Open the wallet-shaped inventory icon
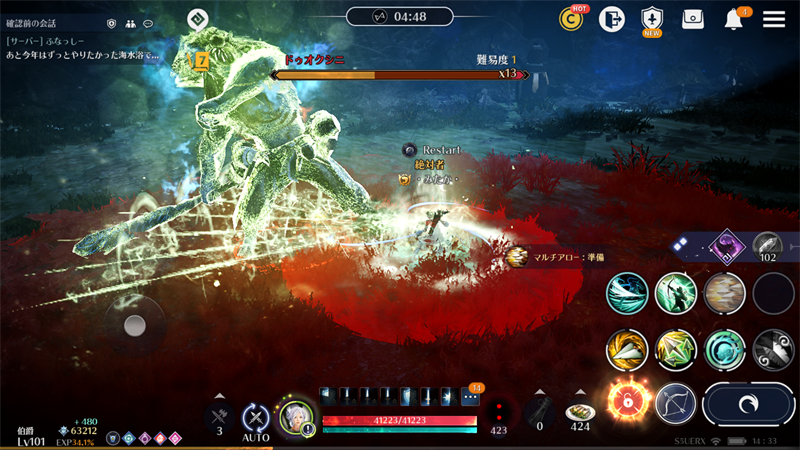The height and width of the screenshot is (450, 800). pyautogui.click(x=693, y=19)
